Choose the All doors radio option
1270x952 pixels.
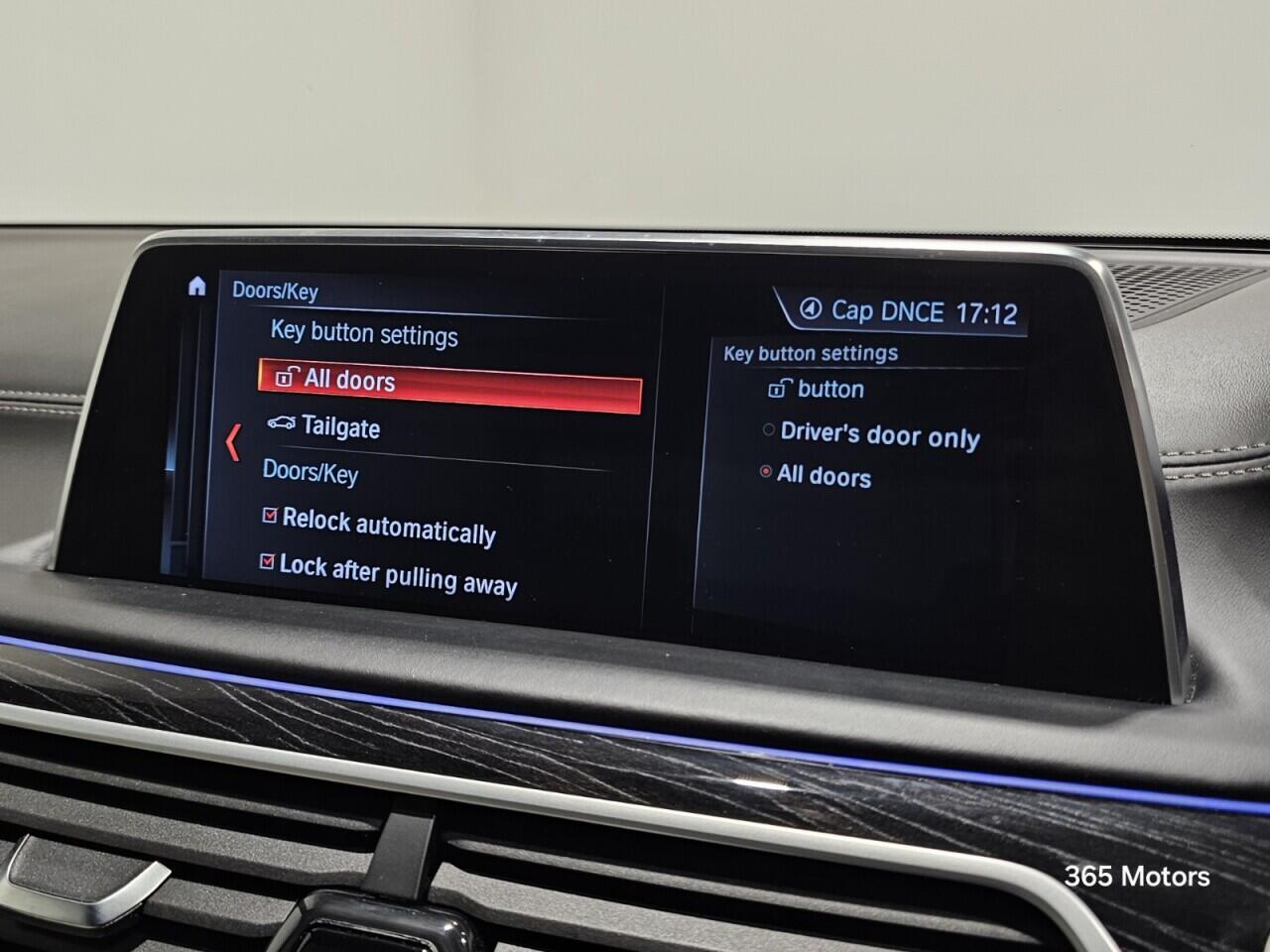coord(764,474)
